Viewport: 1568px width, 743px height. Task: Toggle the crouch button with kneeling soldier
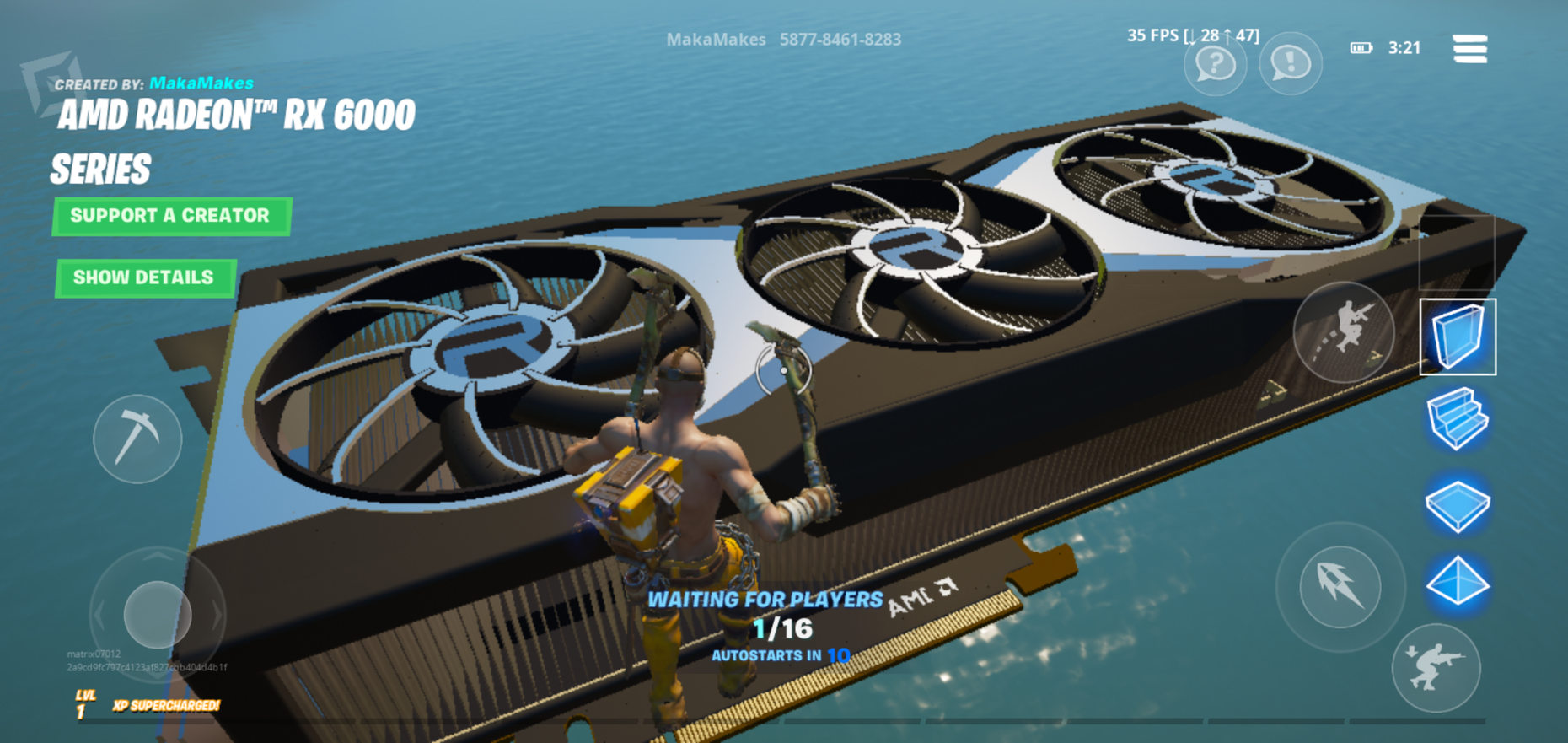[1436, 668]
